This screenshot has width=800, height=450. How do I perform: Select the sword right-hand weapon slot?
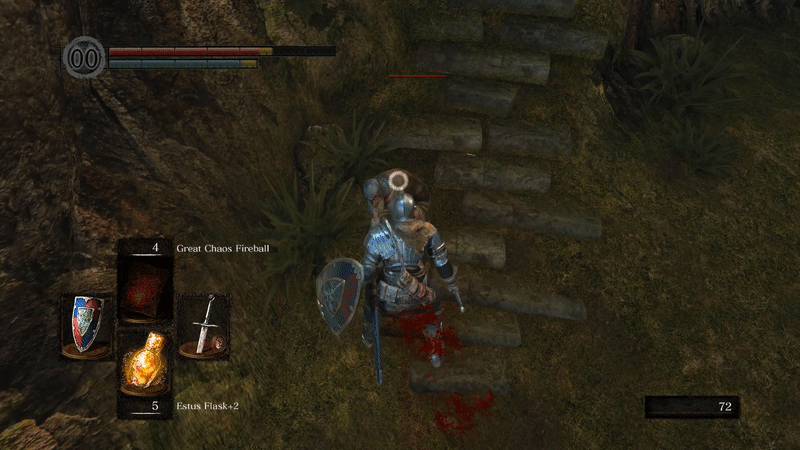point(204,324)
